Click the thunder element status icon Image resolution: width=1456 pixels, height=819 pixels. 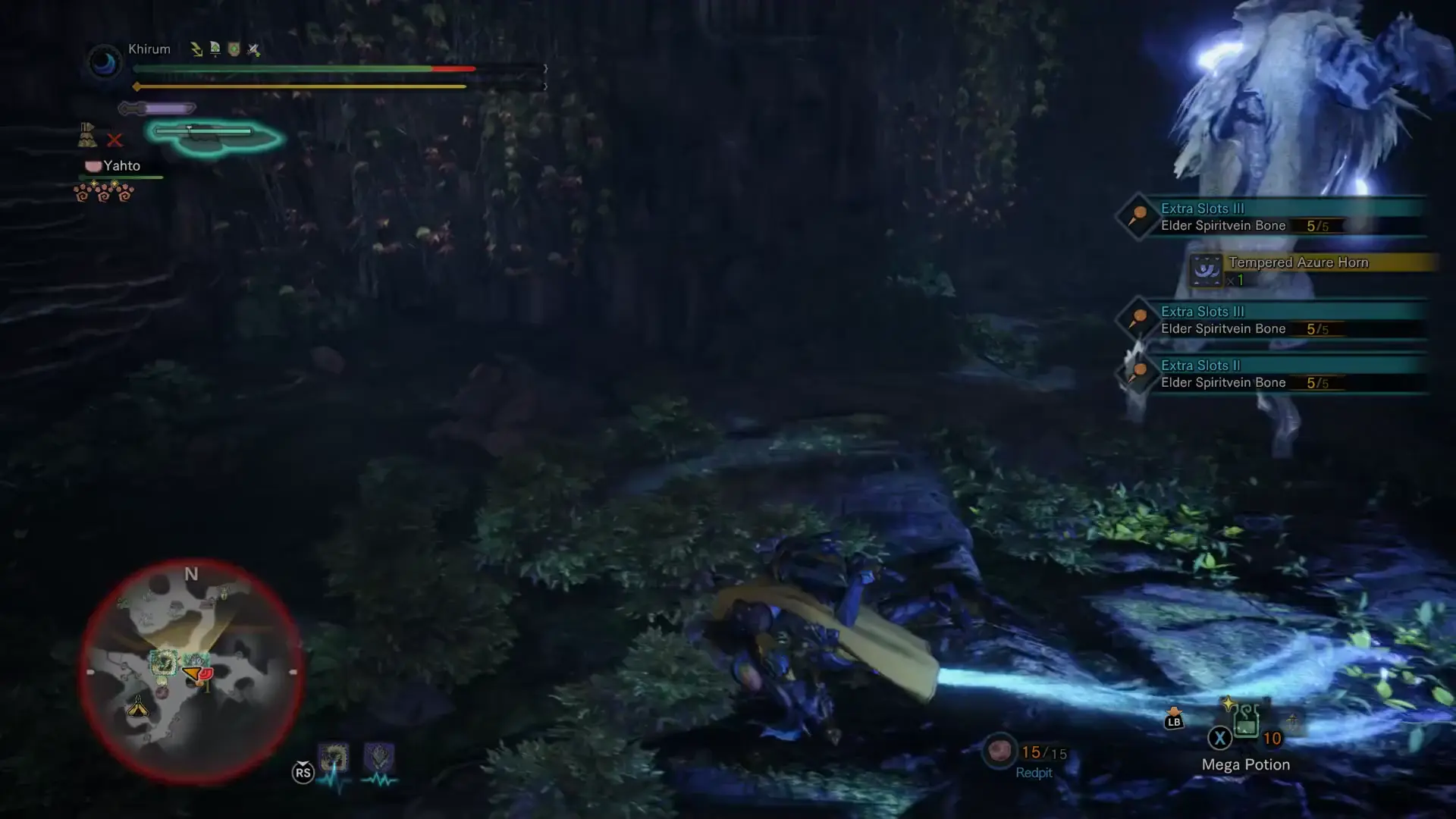[196, 49]
